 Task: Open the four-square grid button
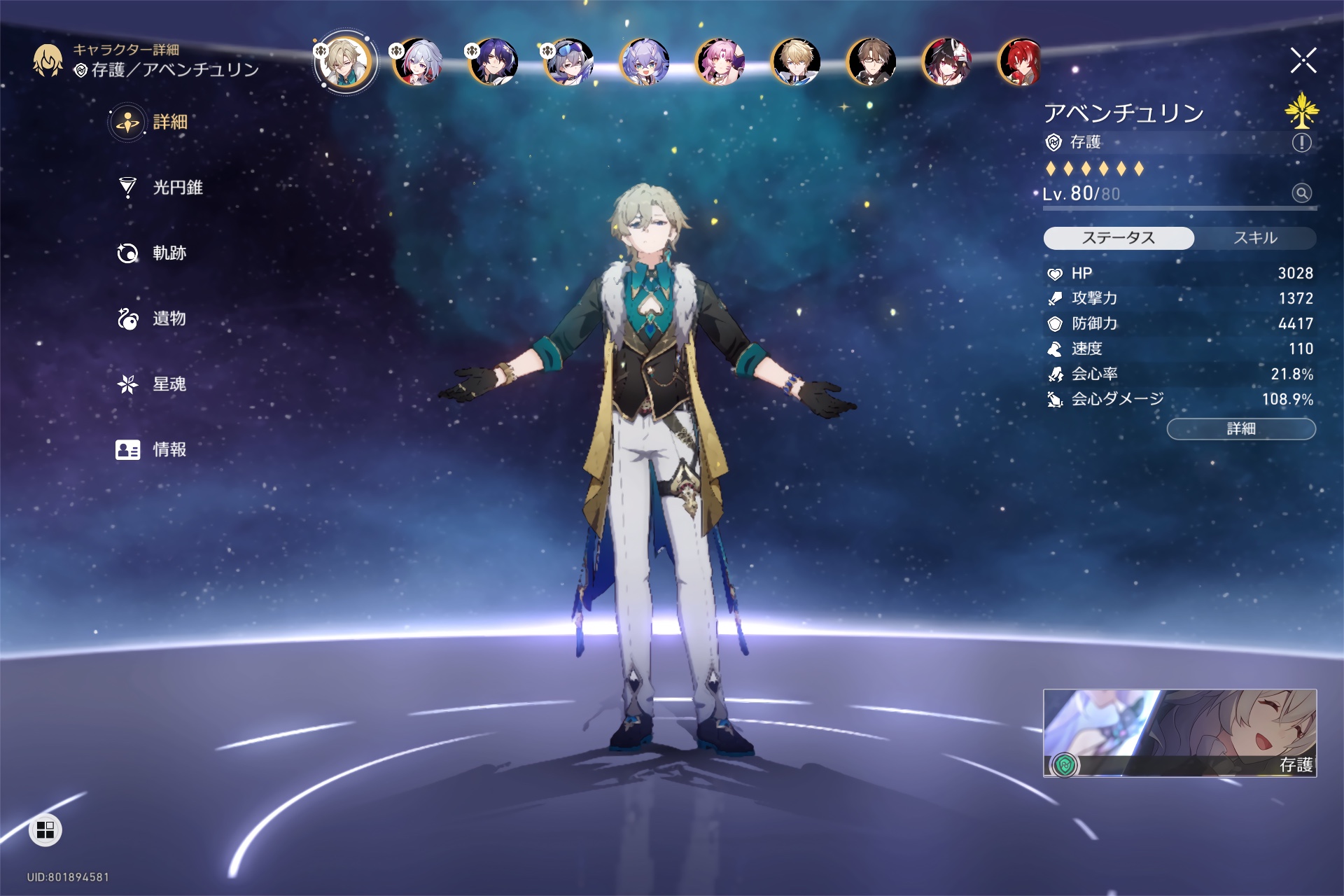45,830
